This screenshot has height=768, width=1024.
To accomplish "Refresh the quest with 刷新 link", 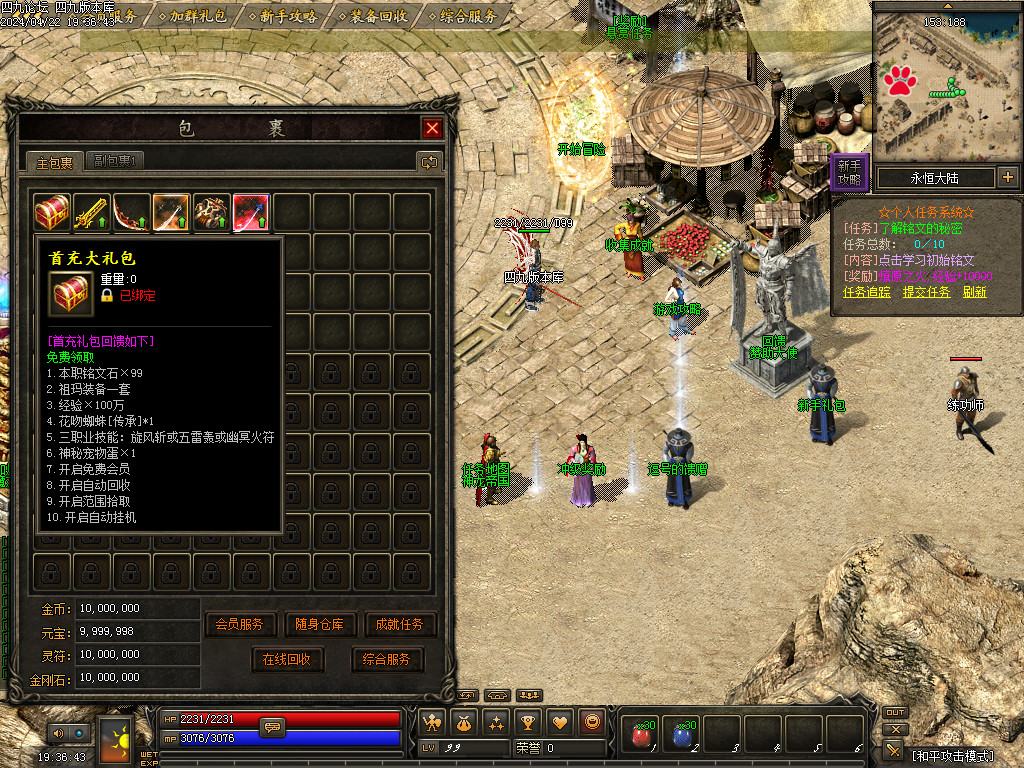I will click(974, 292).
